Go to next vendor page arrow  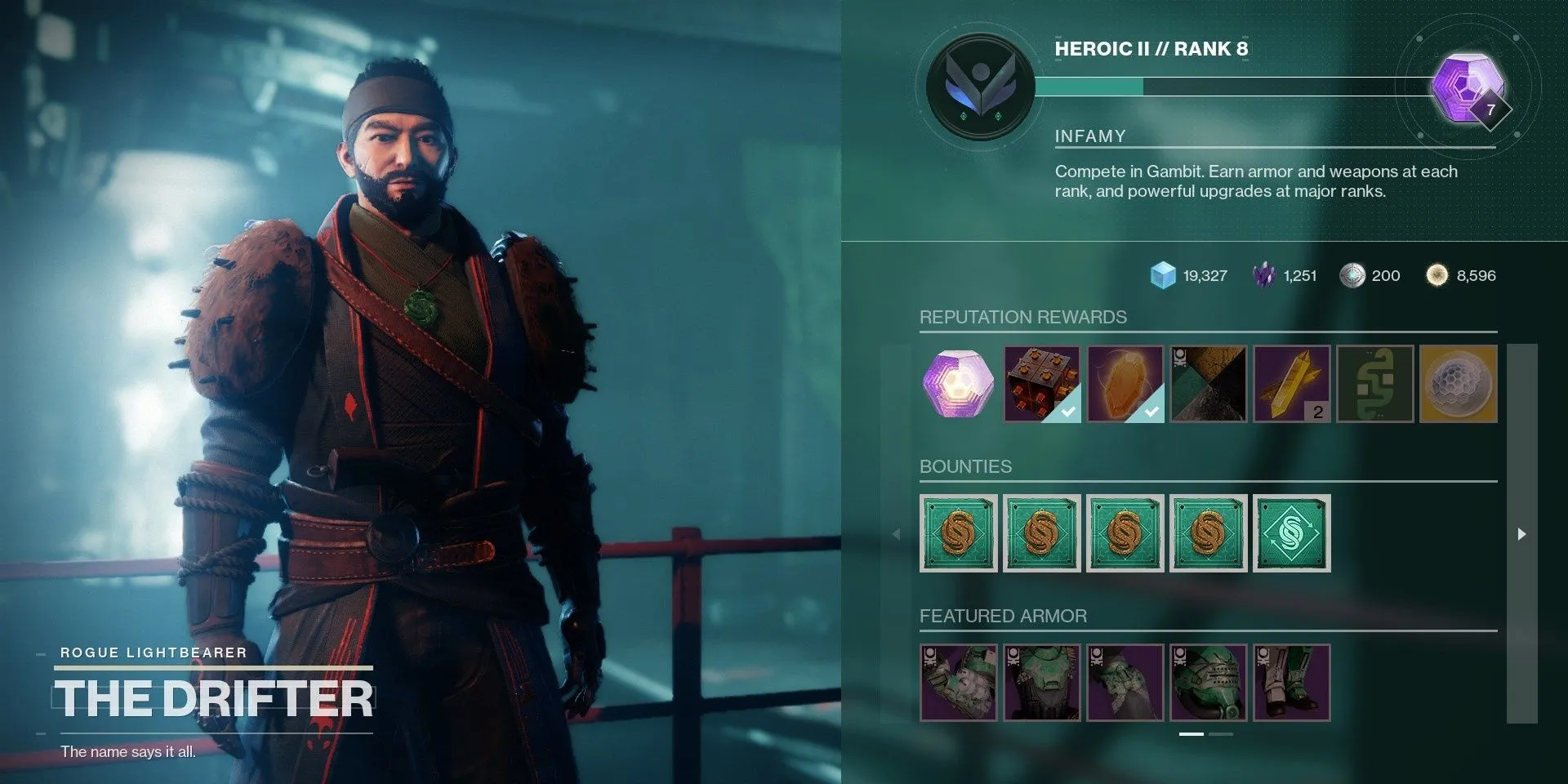point(1521,534)
